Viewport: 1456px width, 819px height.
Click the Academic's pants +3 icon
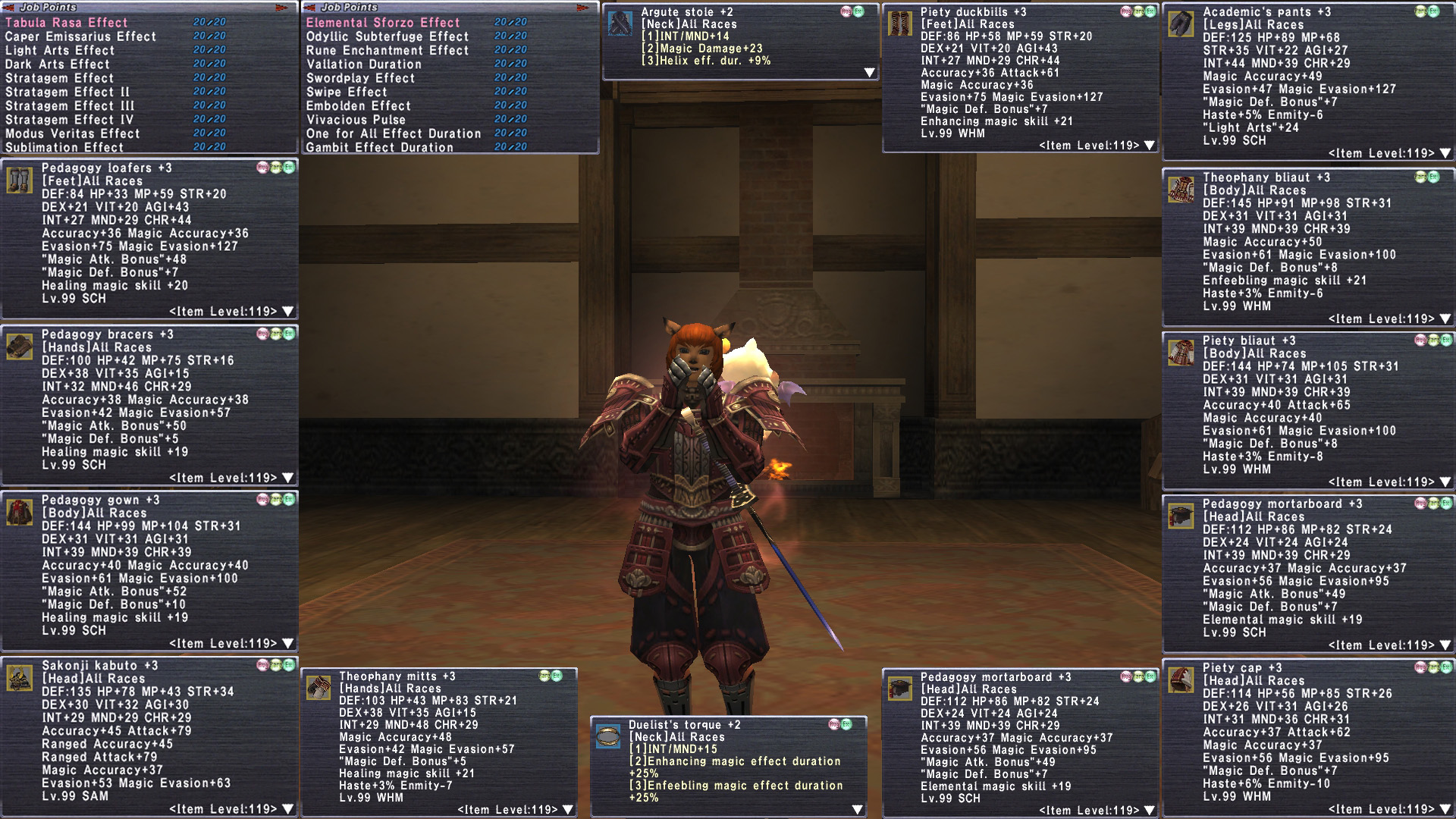1181,24
